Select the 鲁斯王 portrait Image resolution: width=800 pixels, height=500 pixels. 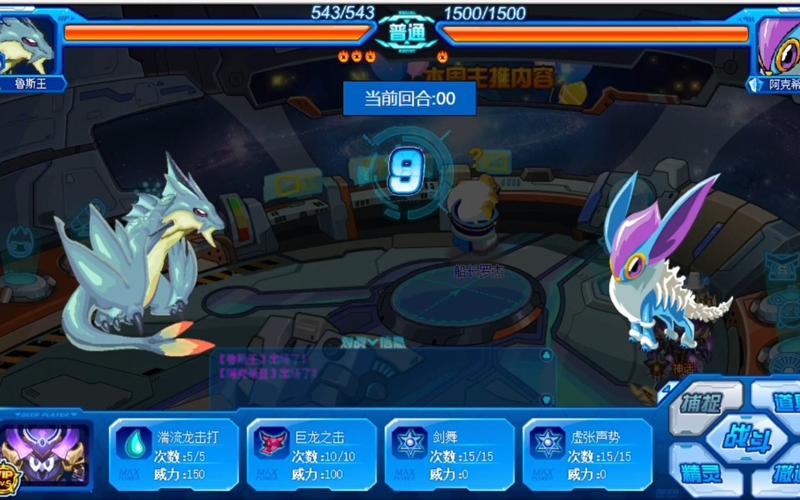(x=30, y=46)
